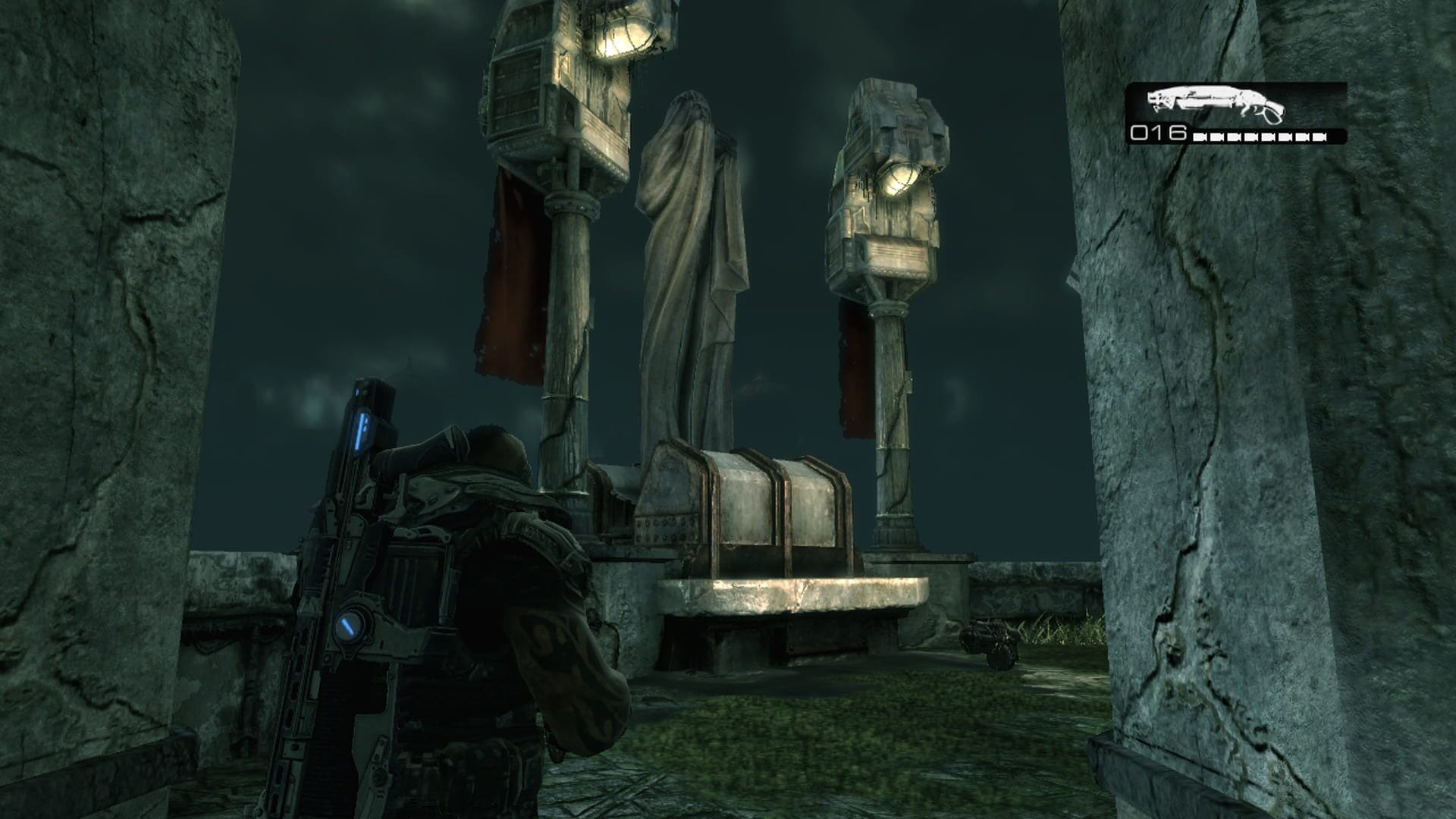Select the shrouded statue in the center

click(690, 250)
